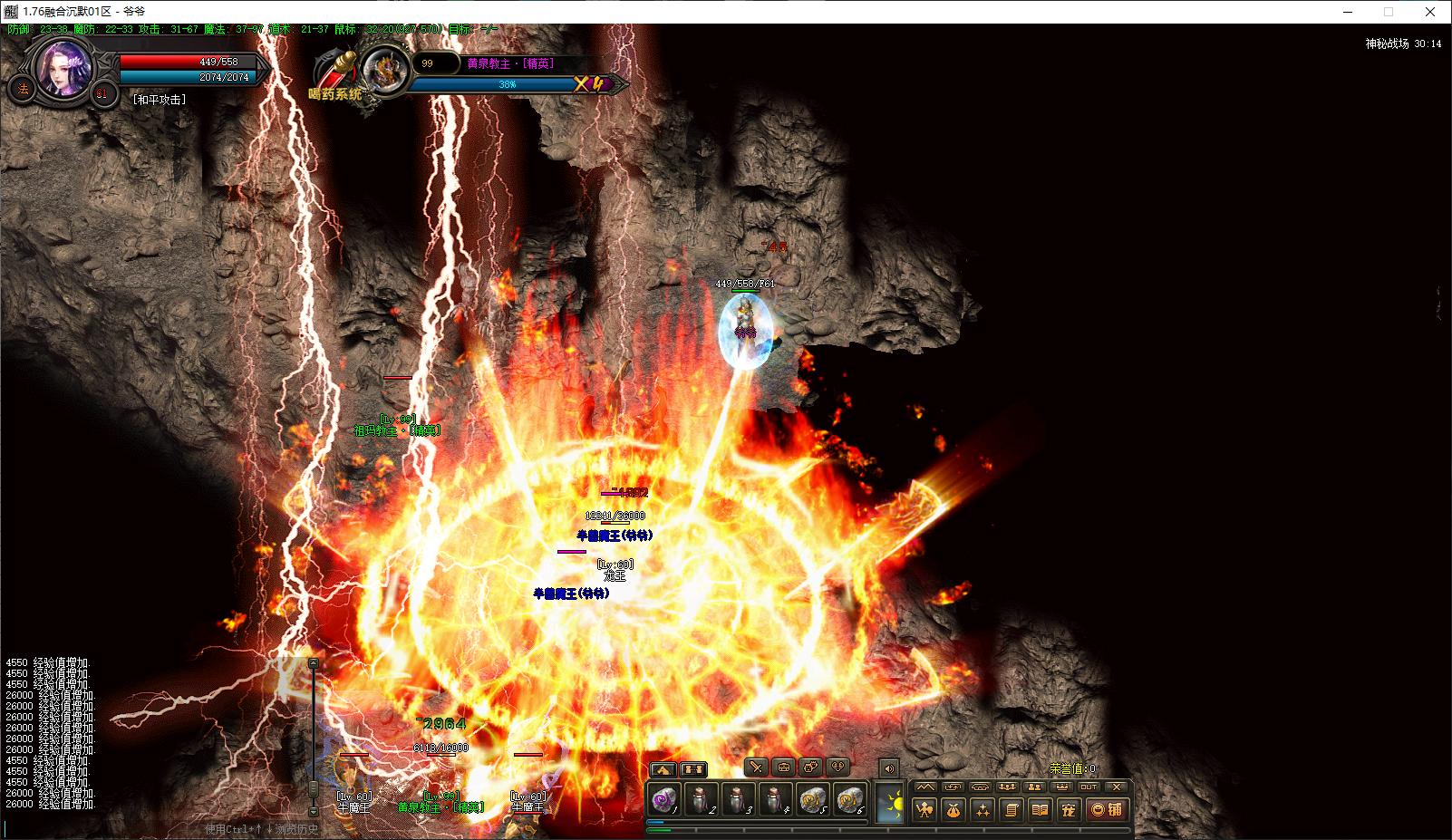The height and width of the screenshot is (840, 1452).
Task: Open the bag inventory icon
Action: (953, 809)
